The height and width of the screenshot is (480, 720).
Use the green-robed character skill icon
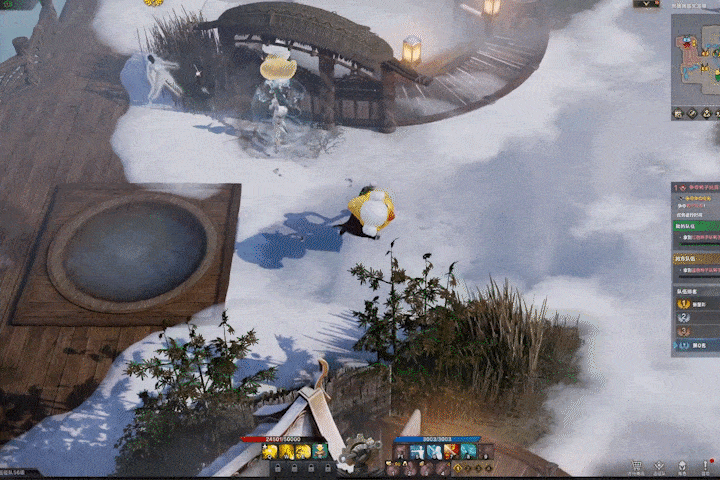[x=318, y=452]
